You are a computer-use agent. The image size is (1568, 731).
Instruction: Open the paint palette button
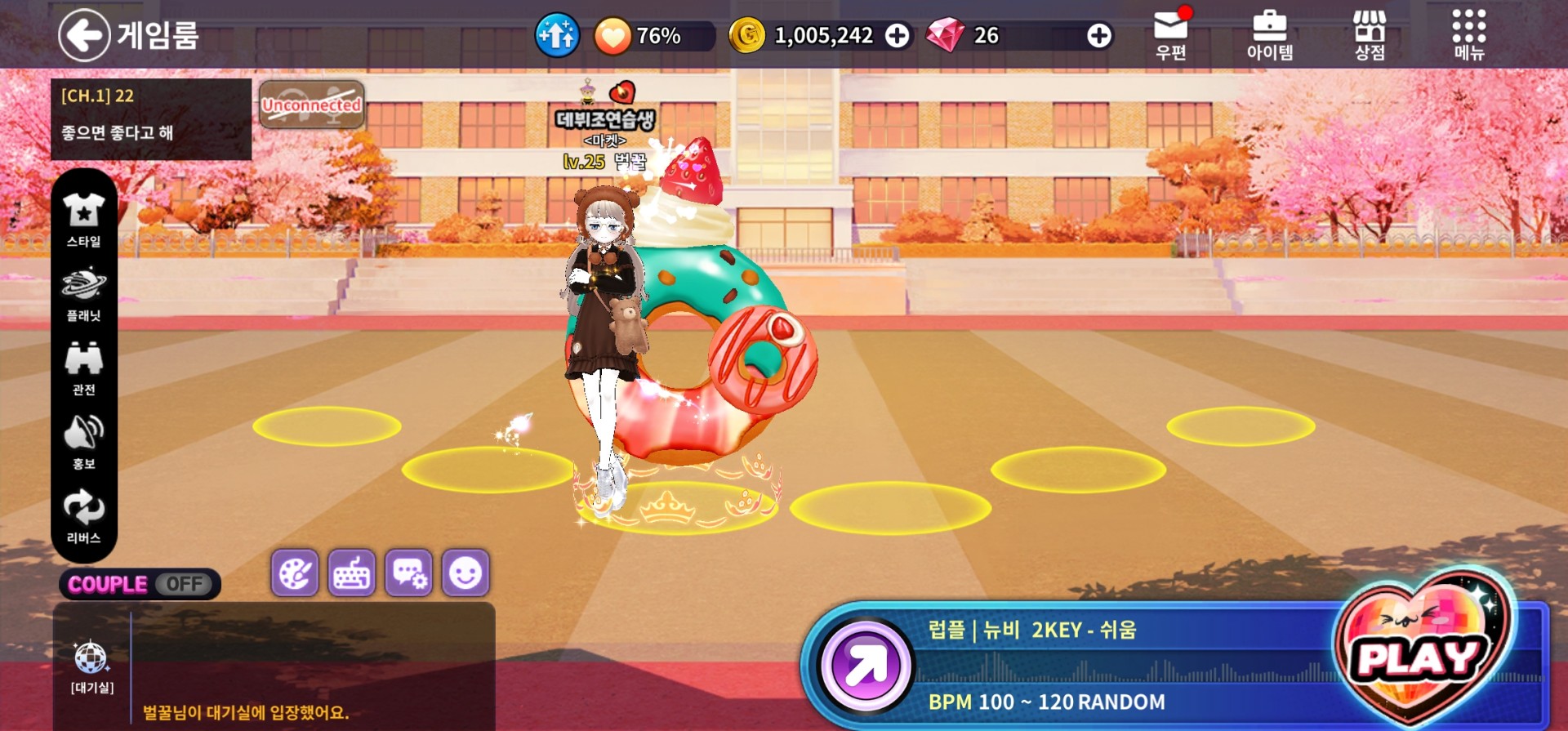(x=295, y=573)
